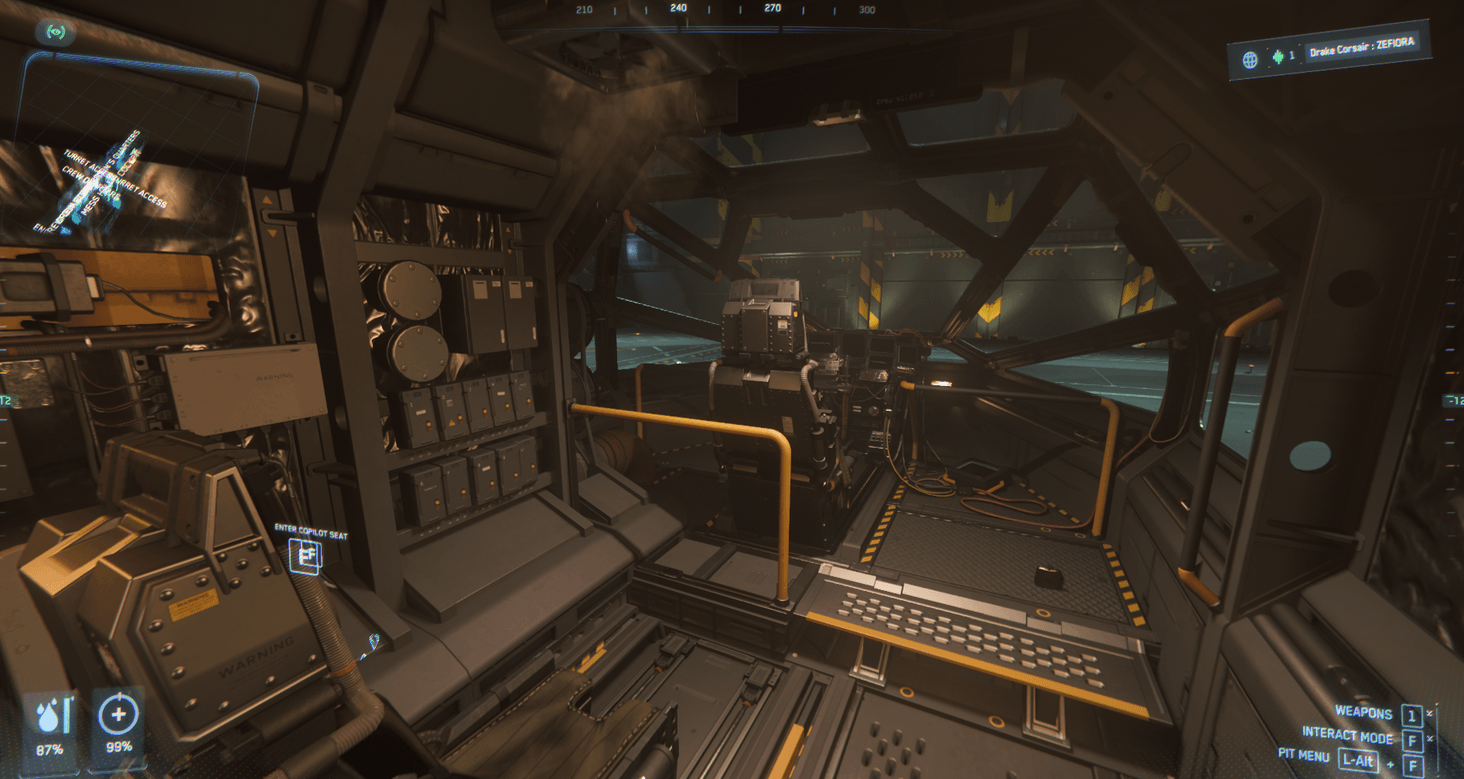The height and width of the screenshot is (779, 1464).
Task: Click the green comms signal icon beside ZEFIORA label
Action: click(x=1278, y=54)
